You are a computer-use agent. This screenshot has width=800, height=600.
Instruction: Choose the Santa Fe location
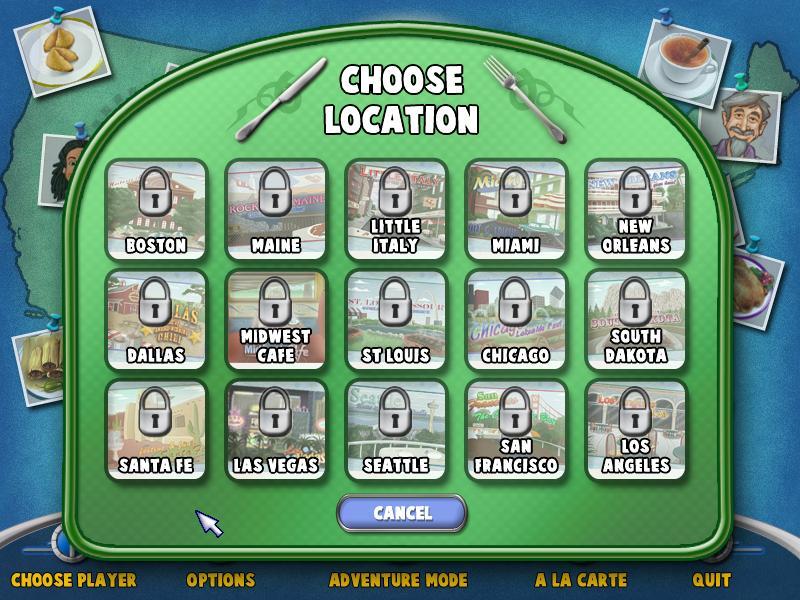(156, 430)
